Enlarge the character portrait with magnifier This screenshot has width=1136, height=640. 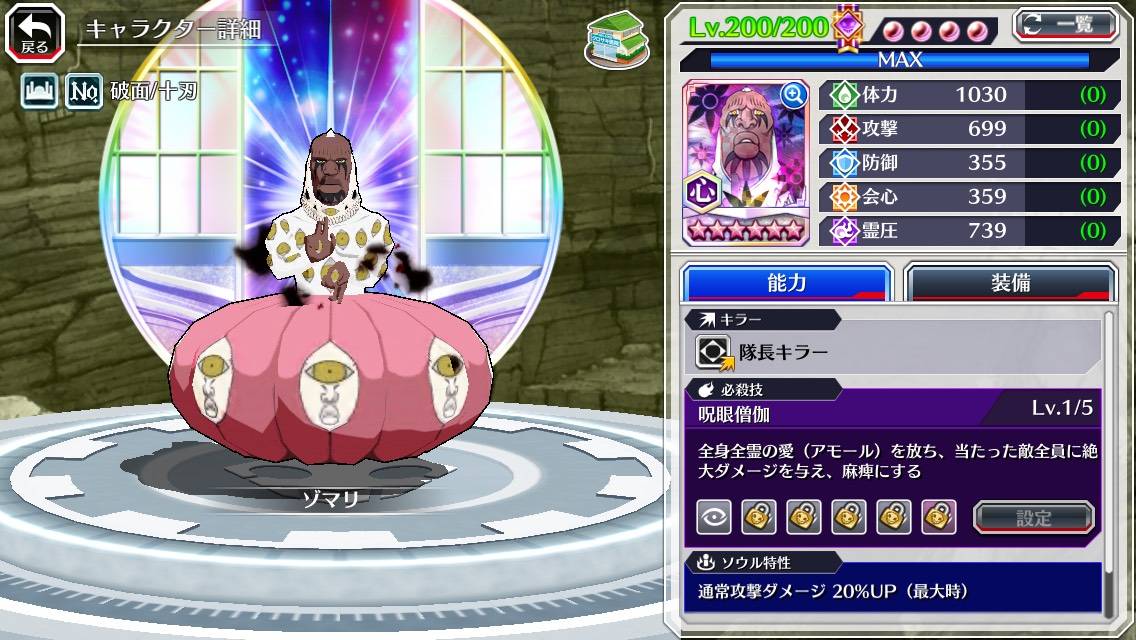click(794, 95)
